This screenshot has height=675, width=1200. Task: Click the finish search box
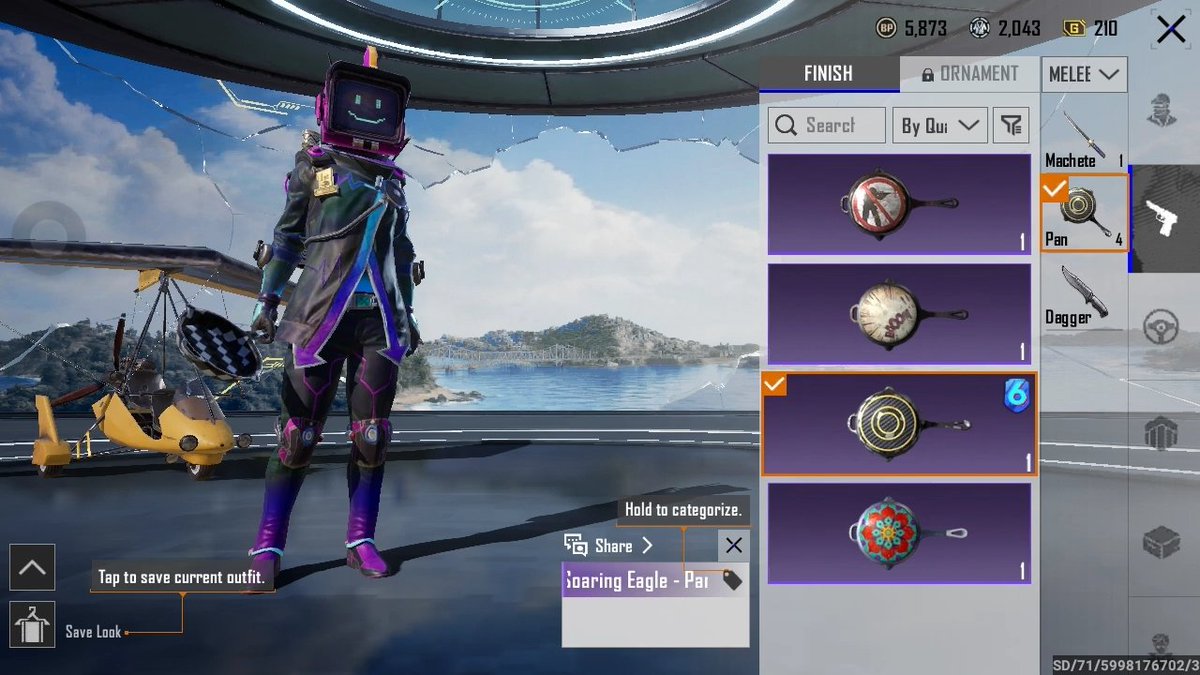pos(827,125)
